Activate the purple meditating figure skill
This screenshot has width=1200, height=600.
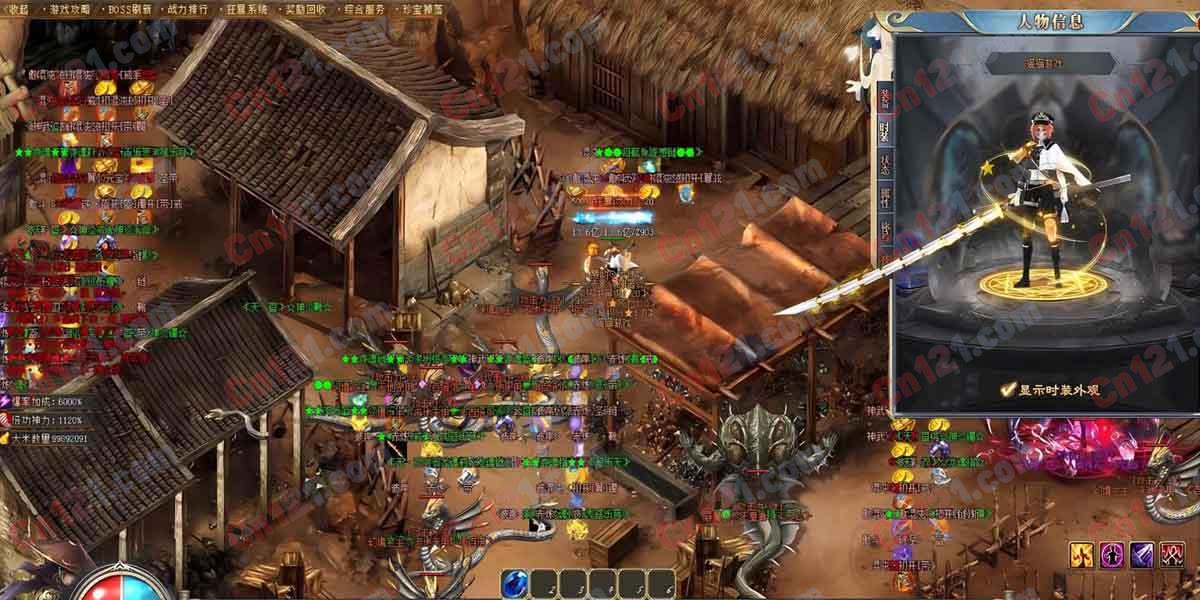(1112, 554)
